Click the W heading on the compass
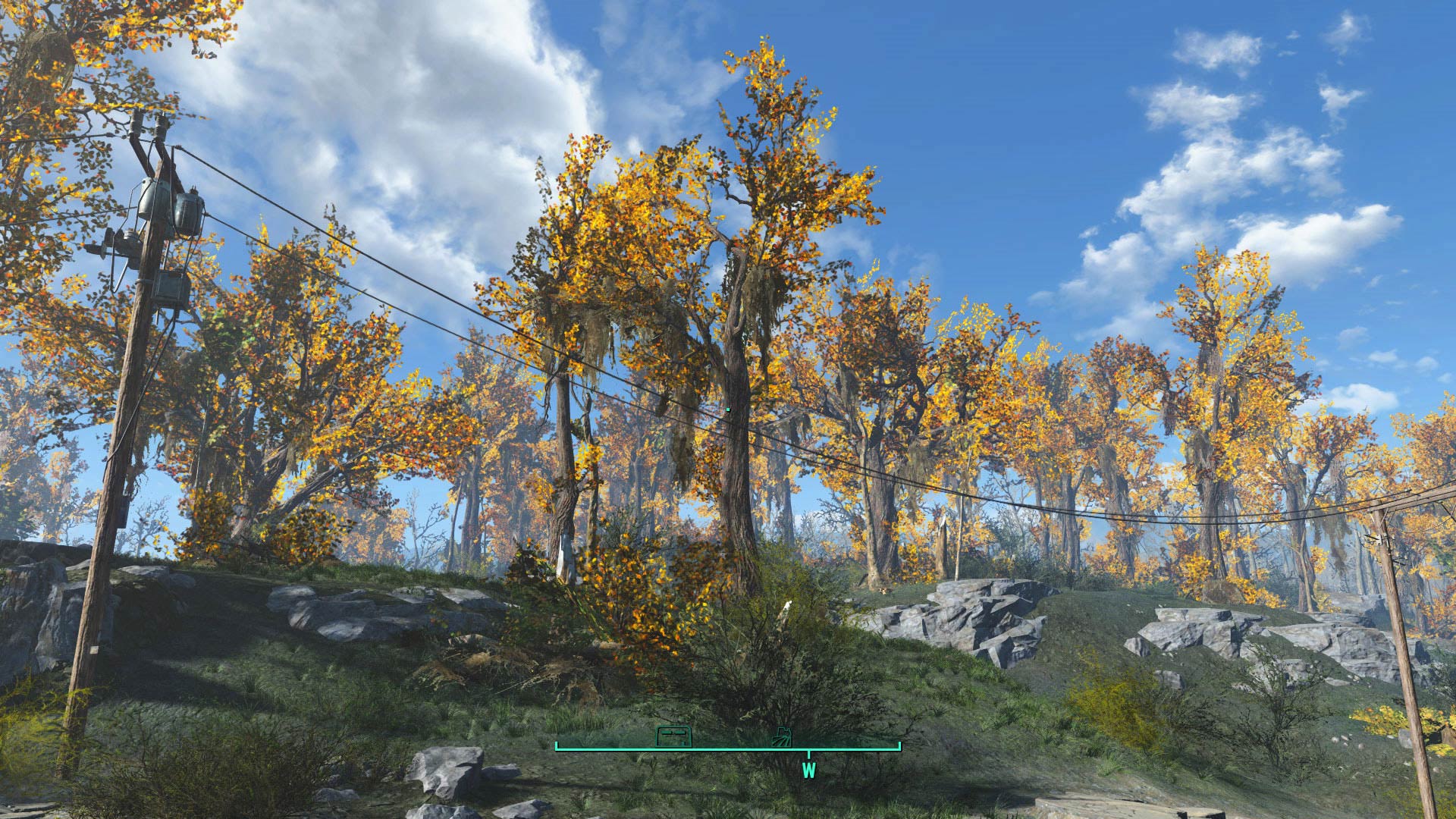Image resolution: width=1456 pixels, height=819 pixels. (x=808, y=770)
